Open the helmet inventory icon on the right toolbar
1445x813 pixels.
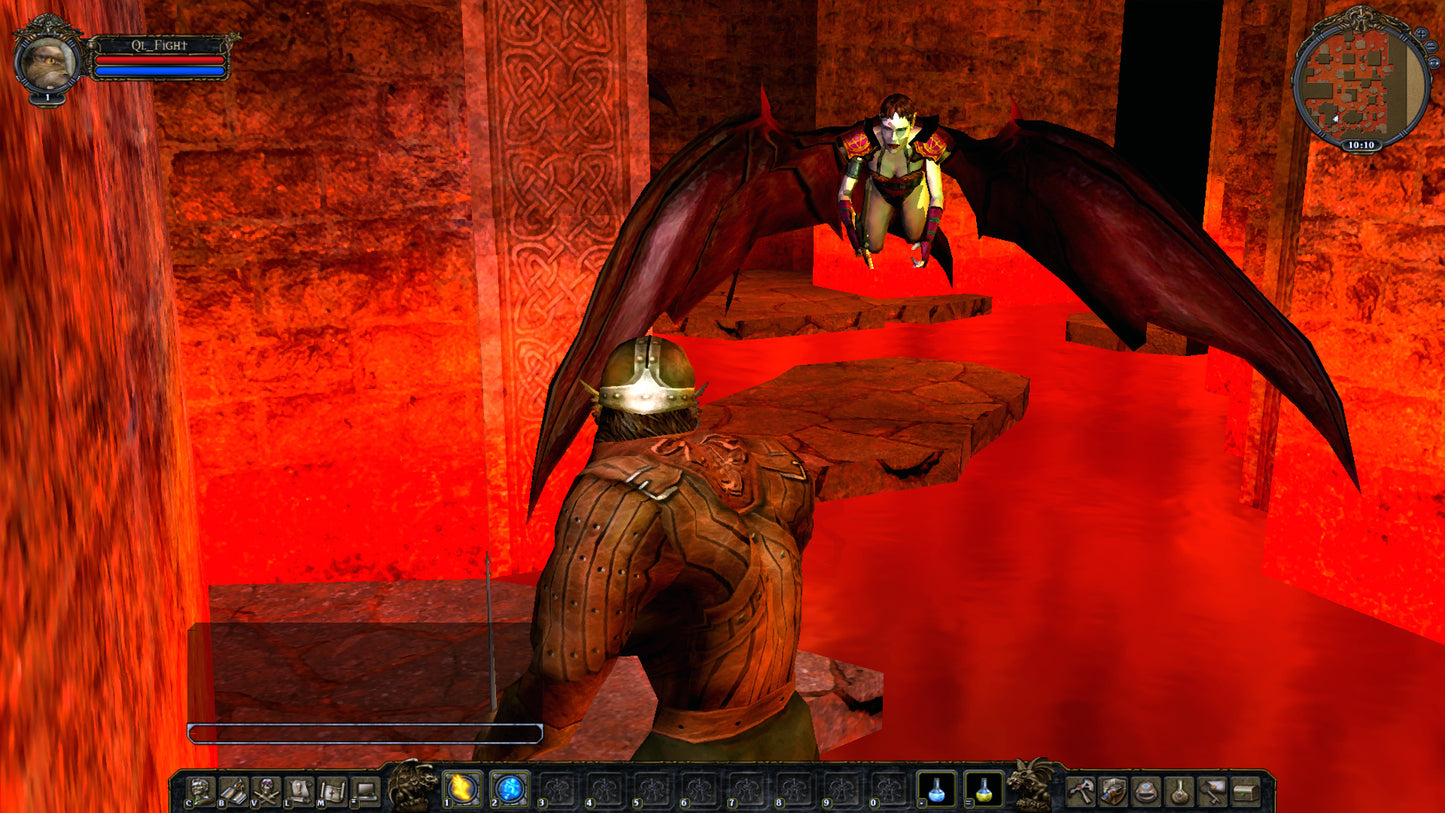click(x=1144, y=789)
